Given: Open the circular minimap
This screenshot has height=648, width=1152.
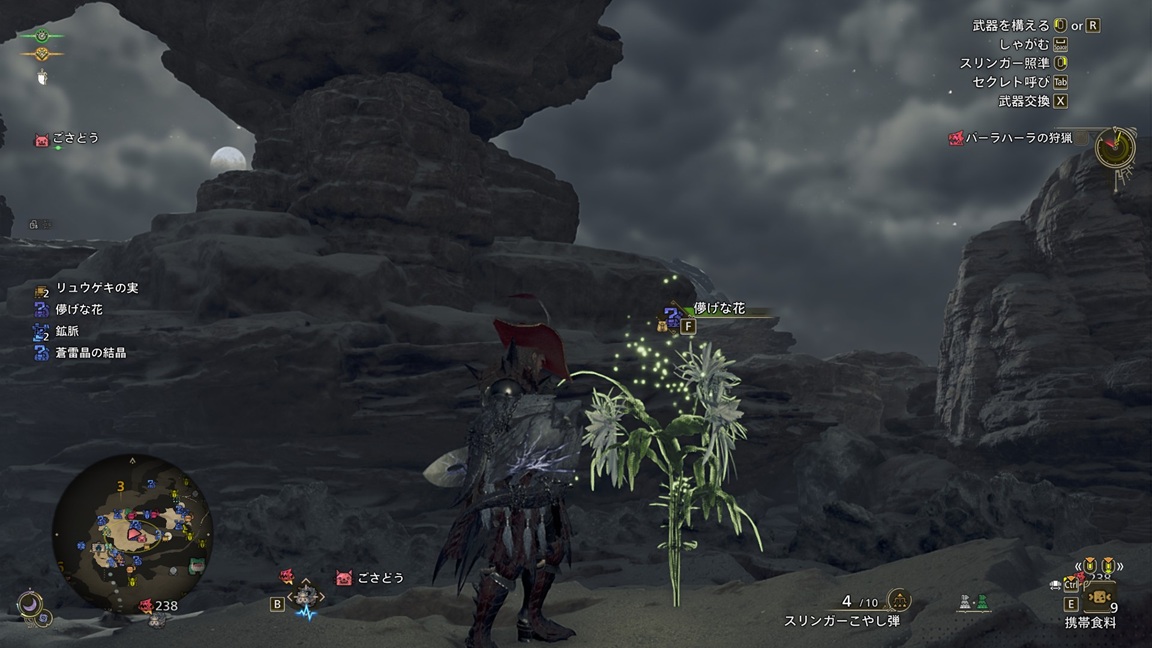Looking at the screenshot, I should [132, 533].
